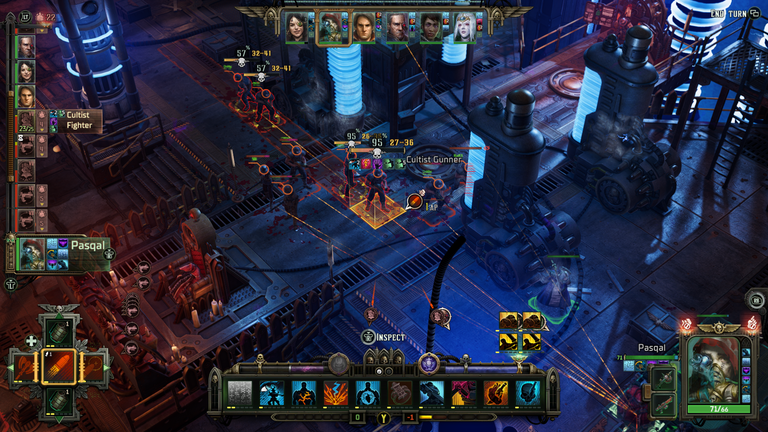Activate the glowing heart figure ability
The height and width of the screenshot is (432, 768).
coord(368,393)
